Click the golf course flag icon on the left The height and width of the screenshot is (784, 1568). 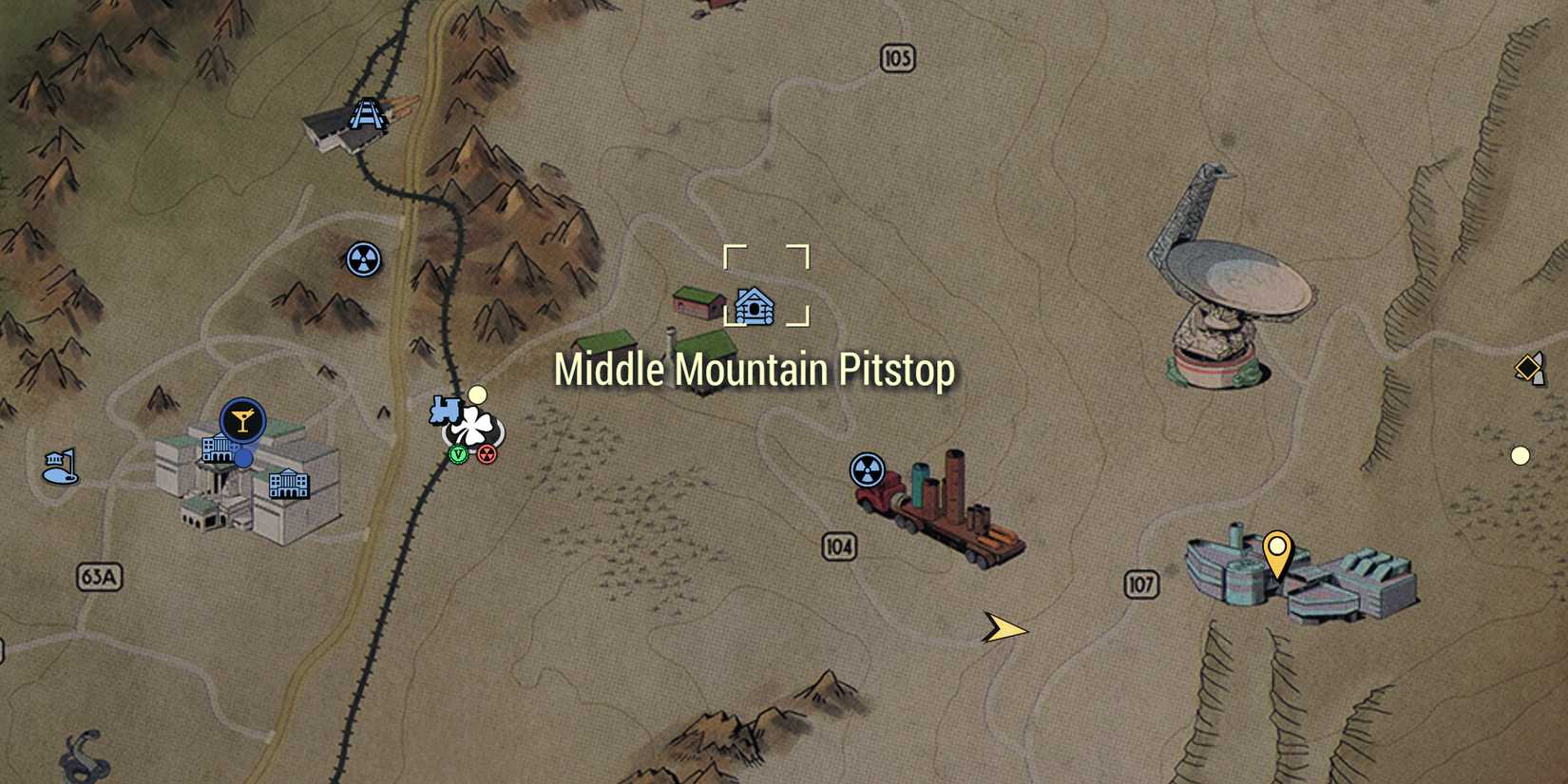[61, 465]
